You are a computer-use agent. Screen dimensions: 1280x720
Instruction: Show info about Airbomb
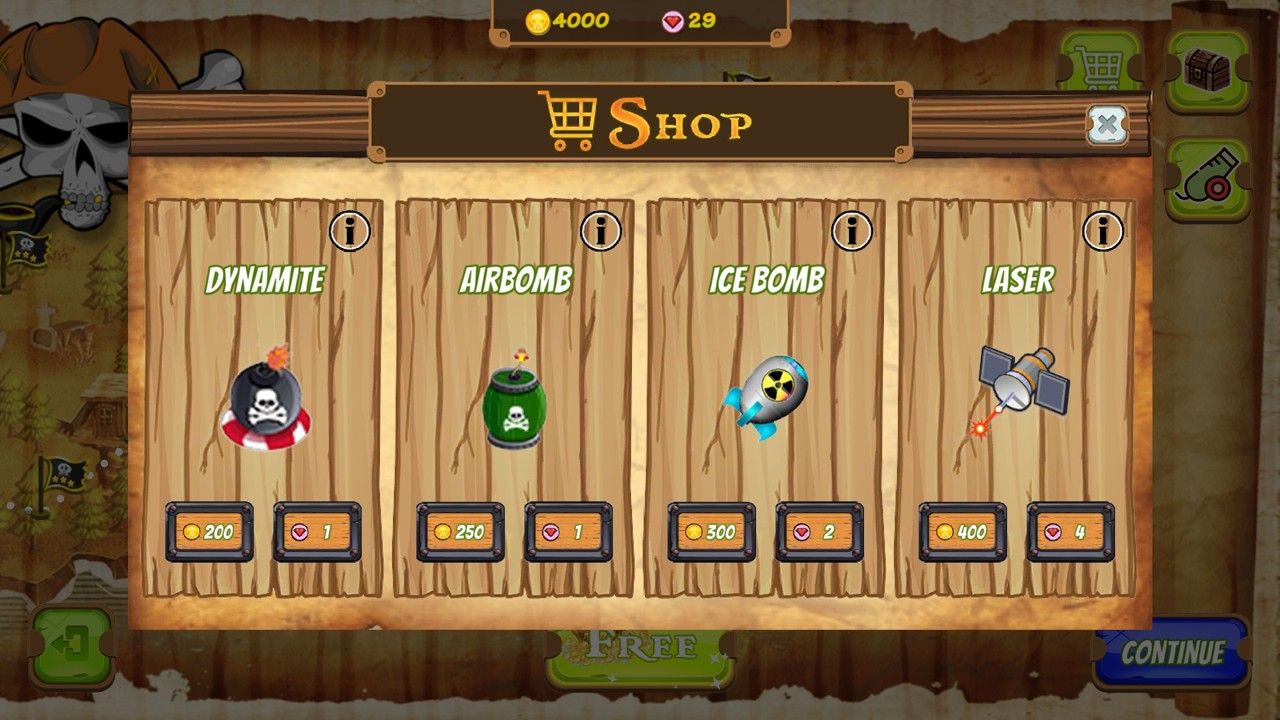600,232
